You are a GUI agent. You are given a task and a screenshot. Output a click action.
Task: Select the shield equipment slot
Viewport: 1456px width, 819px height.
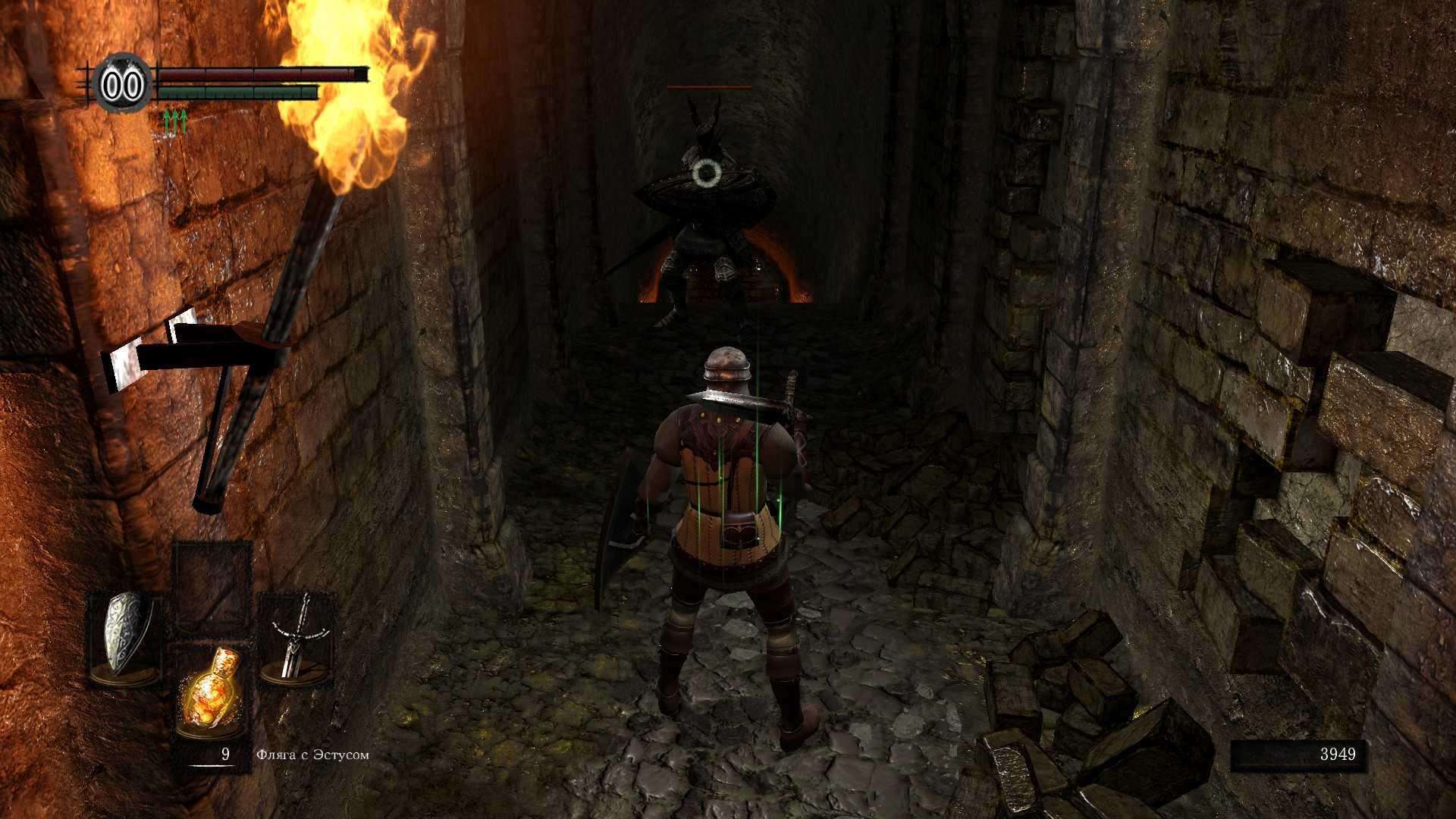pos(125,635)
